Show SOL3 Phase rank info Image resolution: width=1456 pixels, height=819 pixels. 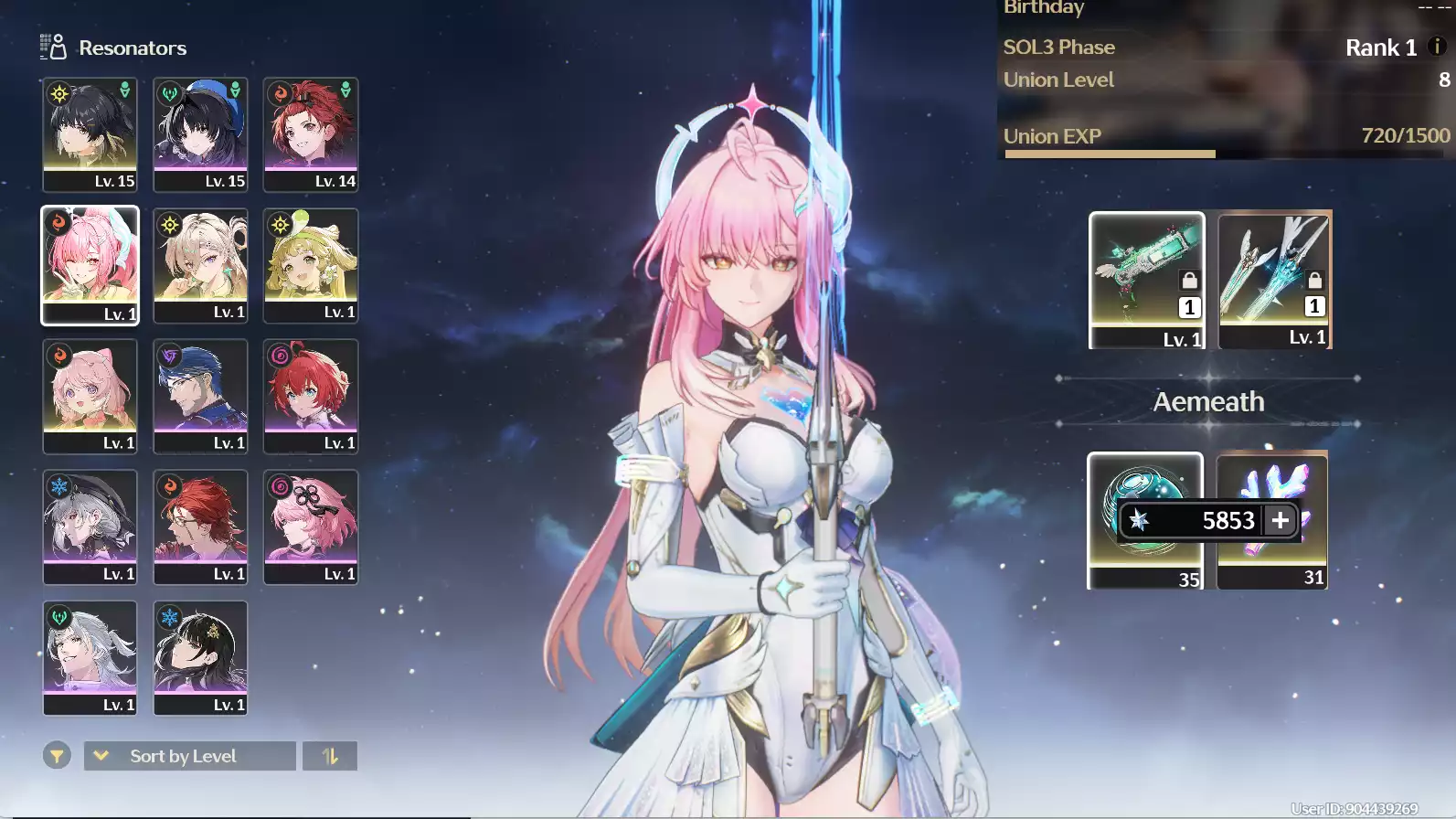(x=1437, y=47)
